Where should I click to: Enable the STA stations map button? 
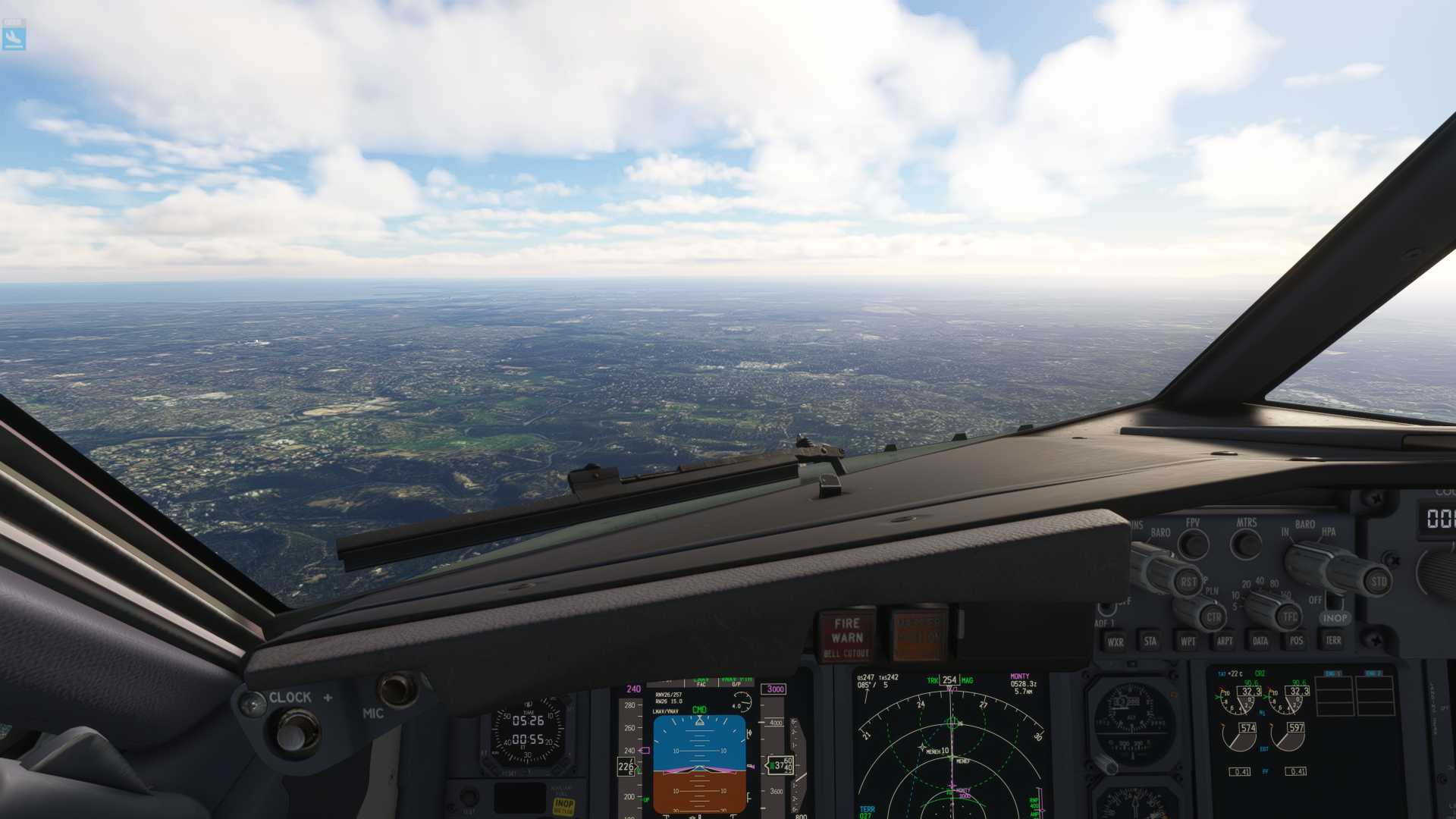(x=1150, y=642)
